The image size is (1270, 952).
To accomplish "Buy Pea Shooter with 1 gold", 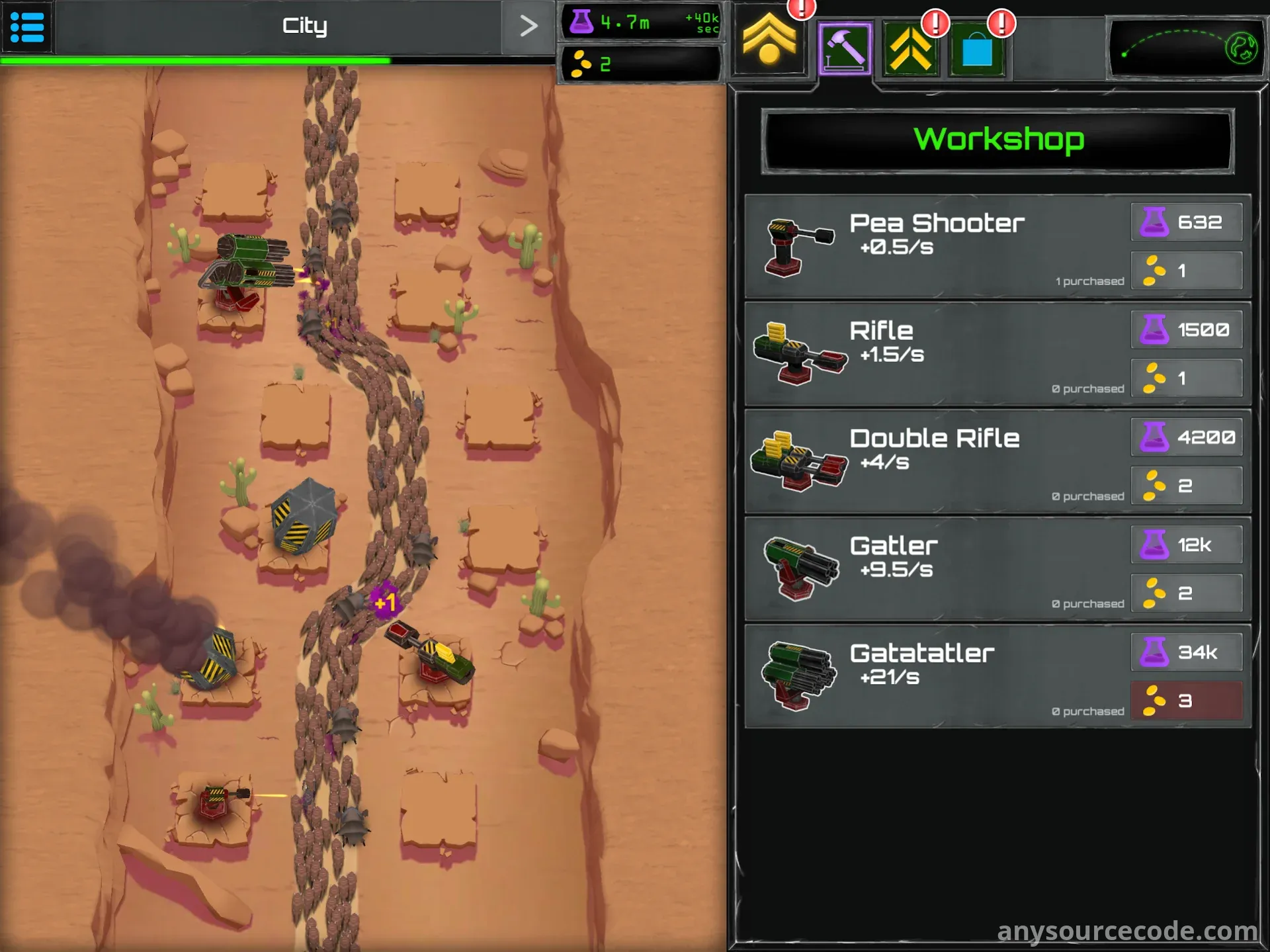I will [x=1187, y=271].
